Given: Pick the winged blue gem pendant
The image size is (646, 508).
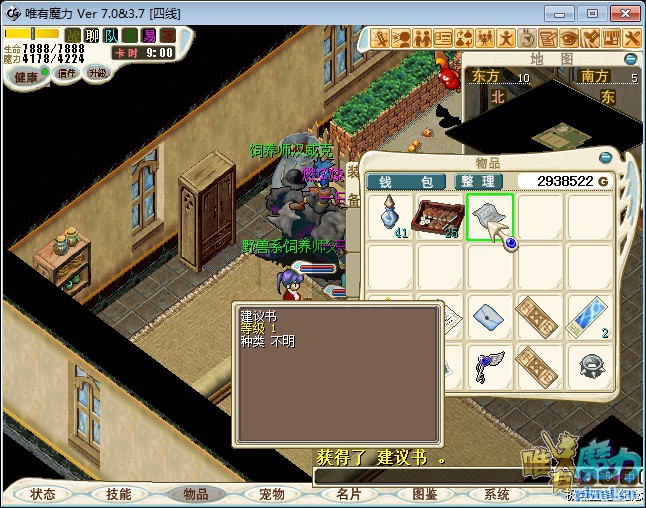Looking at the screenshot, I should 489,366.
